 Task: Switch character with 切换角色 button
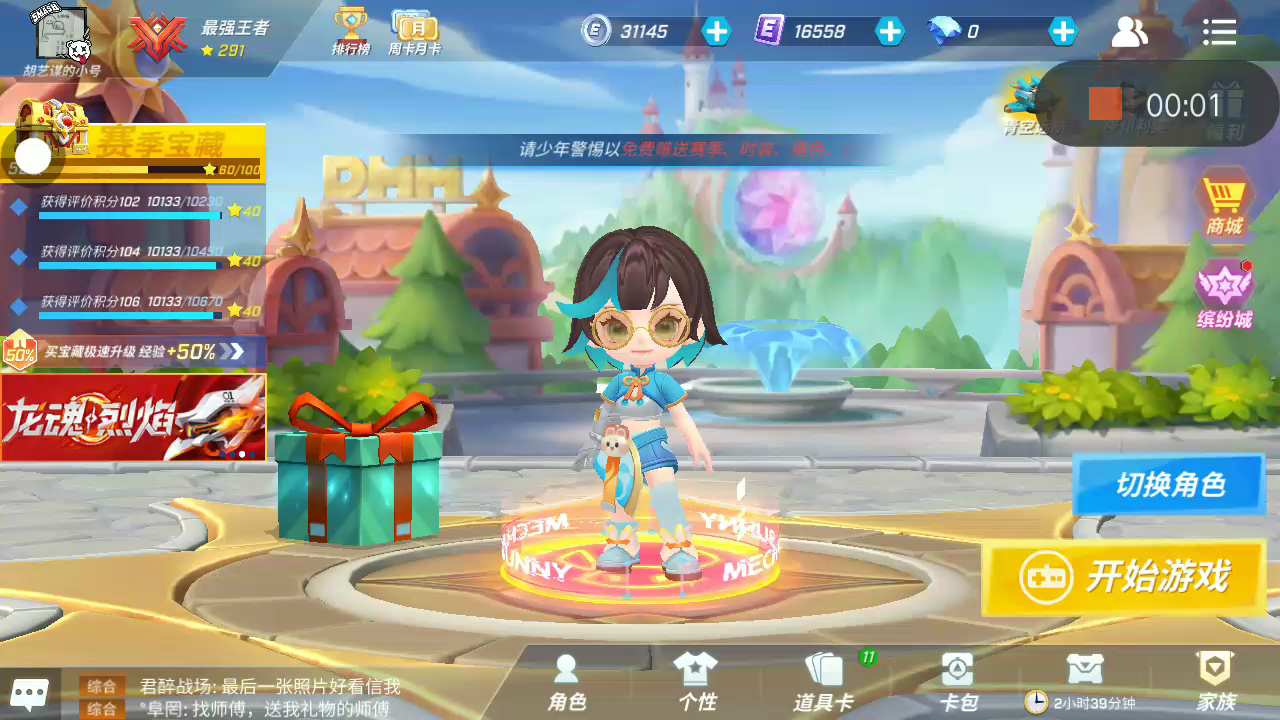1168,485
